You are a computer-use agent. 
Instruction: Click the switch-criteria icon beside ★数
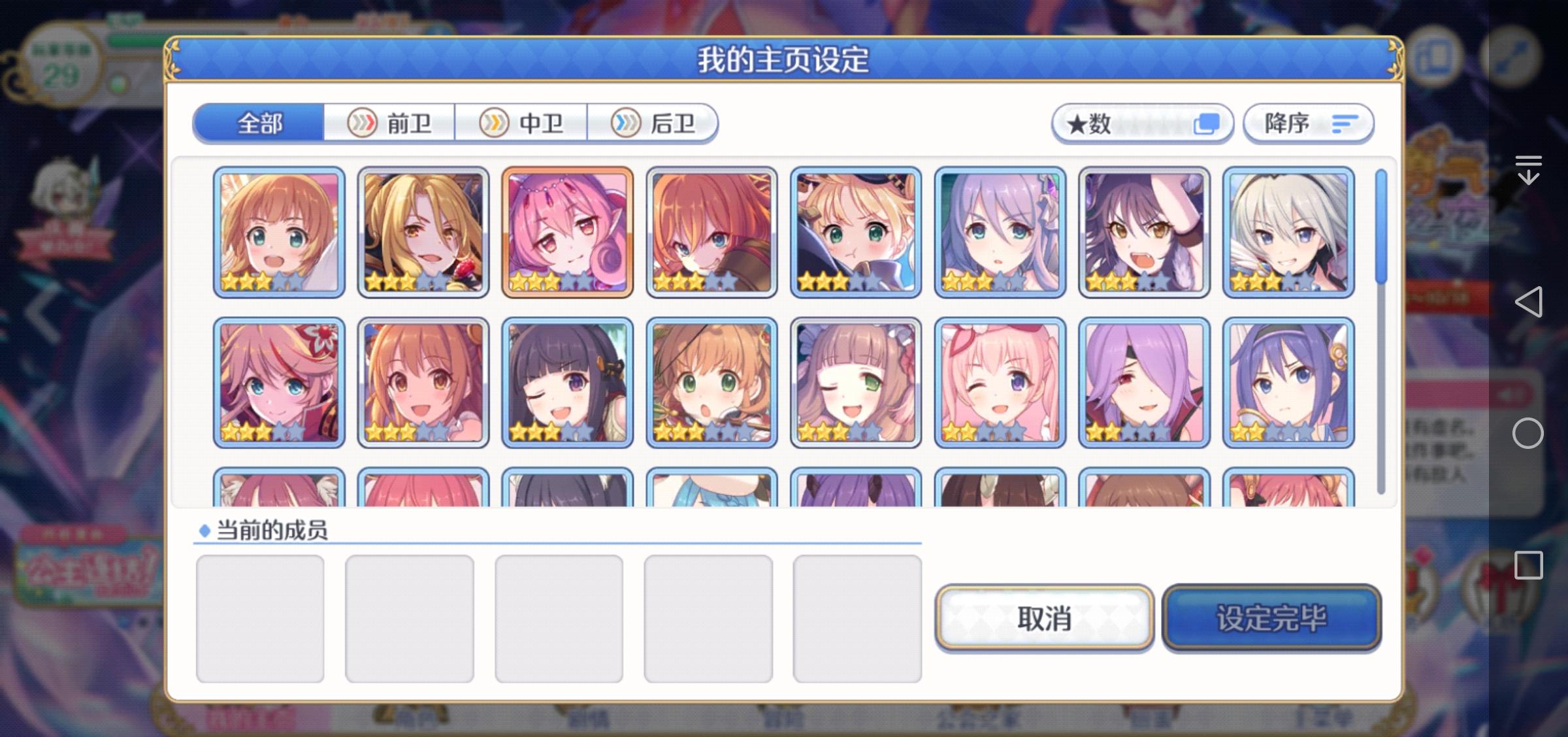[1205, 122]
